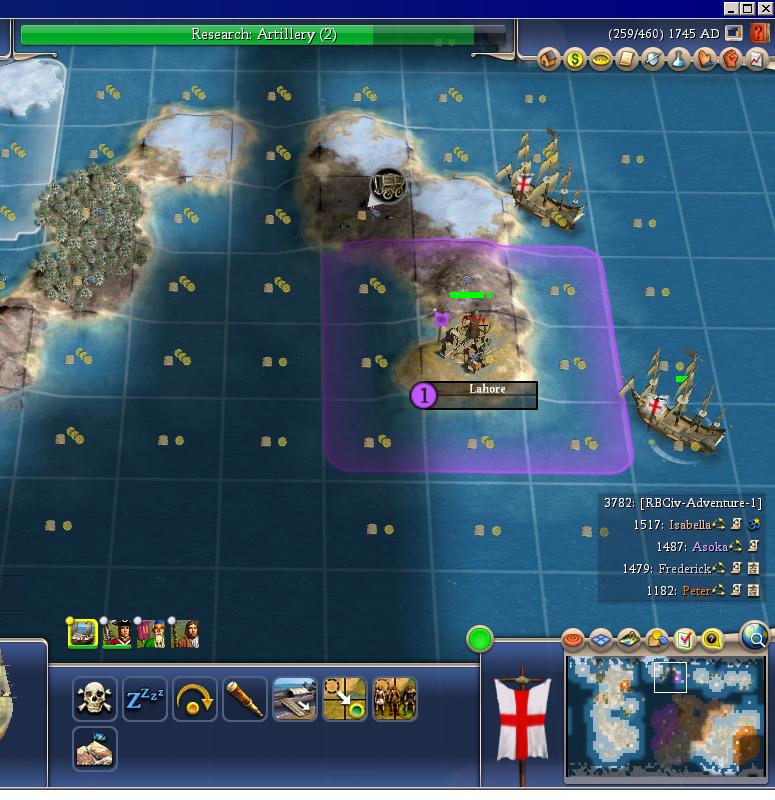
Task: Open the research bar showing Artillery
Action: click(263, 35)
